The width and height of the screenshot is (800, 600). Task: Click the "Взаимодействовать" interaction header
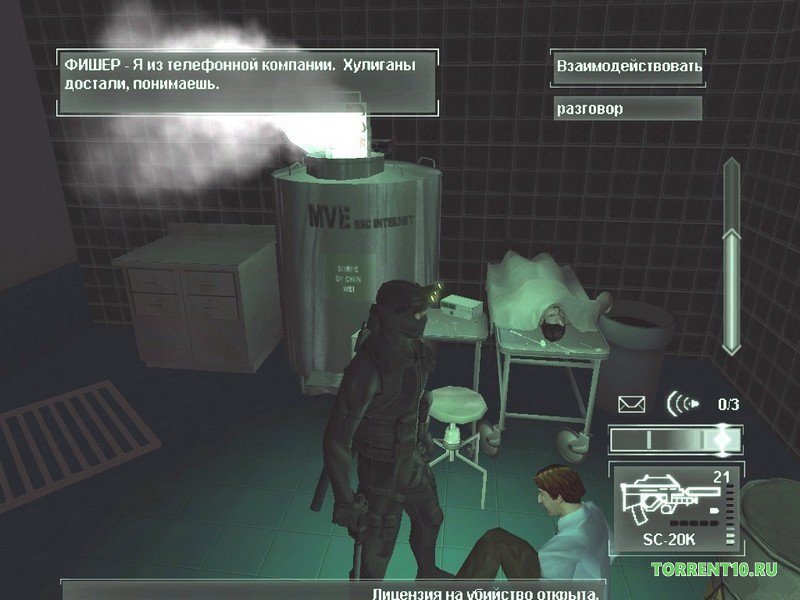(x=628, y=66)
